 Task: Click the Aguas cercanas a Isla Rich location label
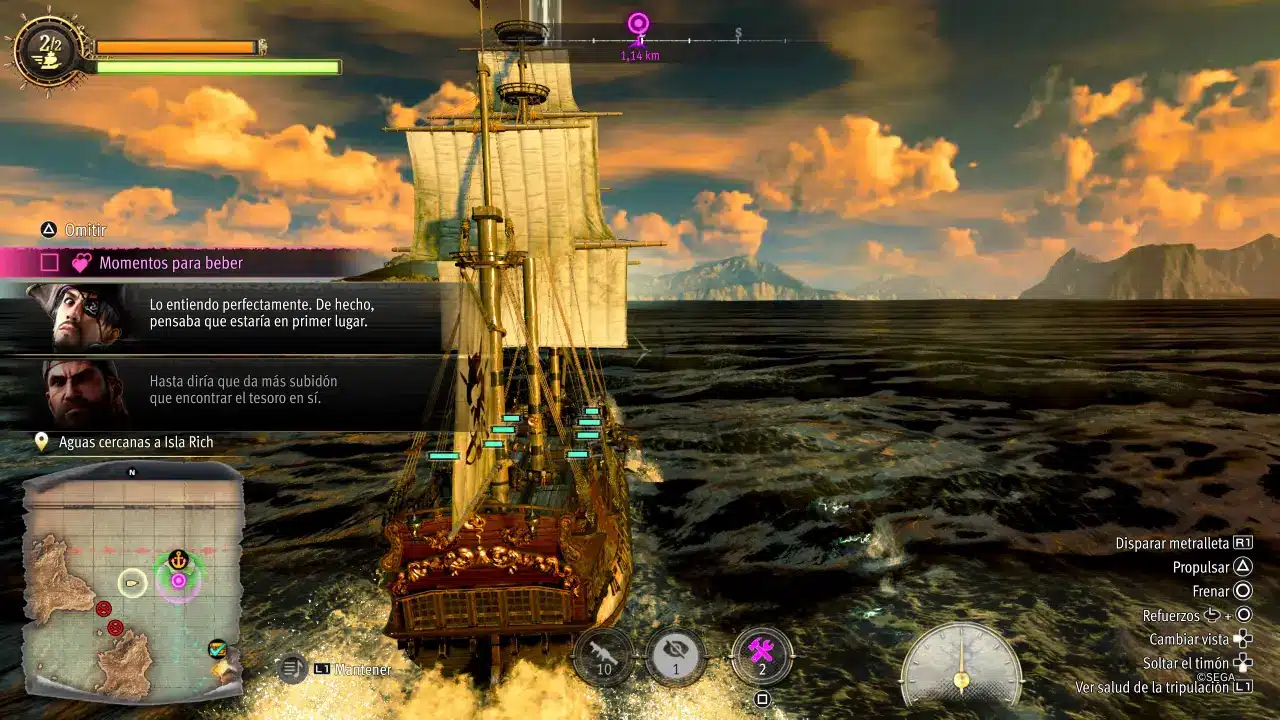[x=136, y=442]
